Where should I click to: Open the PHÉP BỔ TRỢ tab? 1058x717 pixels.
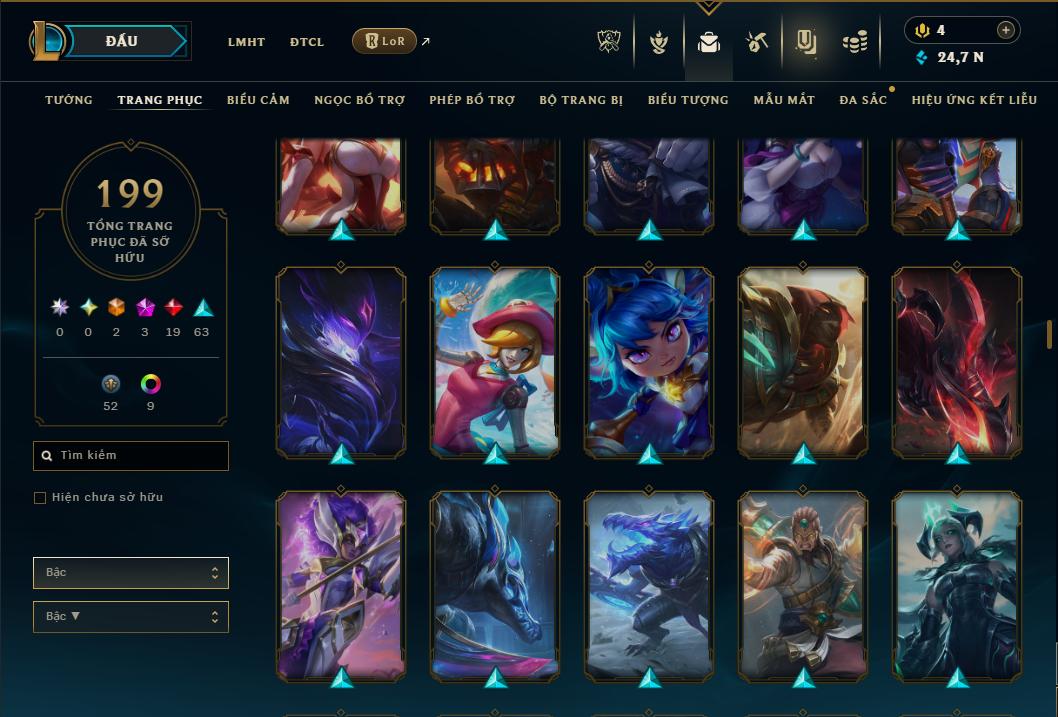[472, 100]
